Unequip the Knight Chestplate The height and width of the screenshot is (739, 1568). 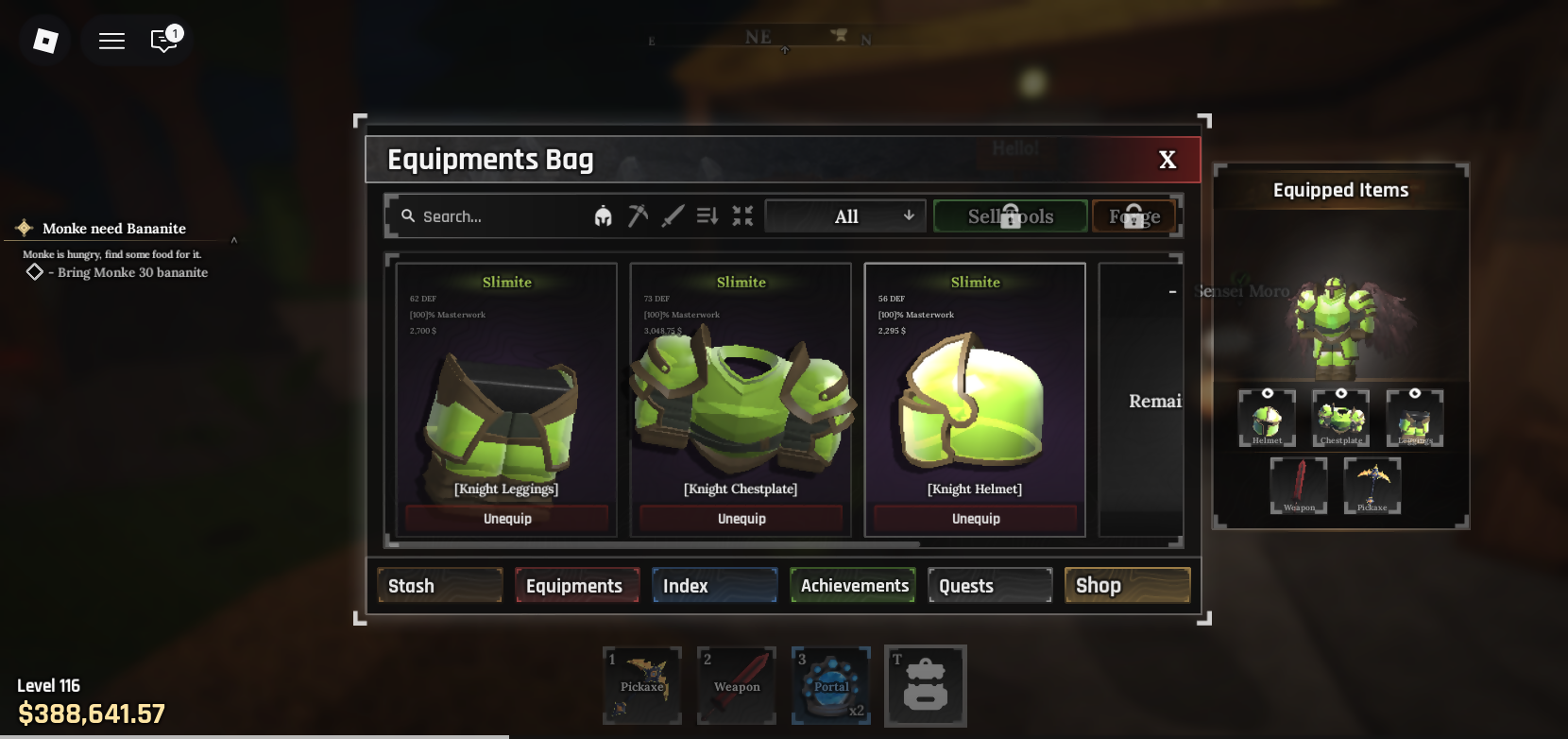(x=741, y=519)
